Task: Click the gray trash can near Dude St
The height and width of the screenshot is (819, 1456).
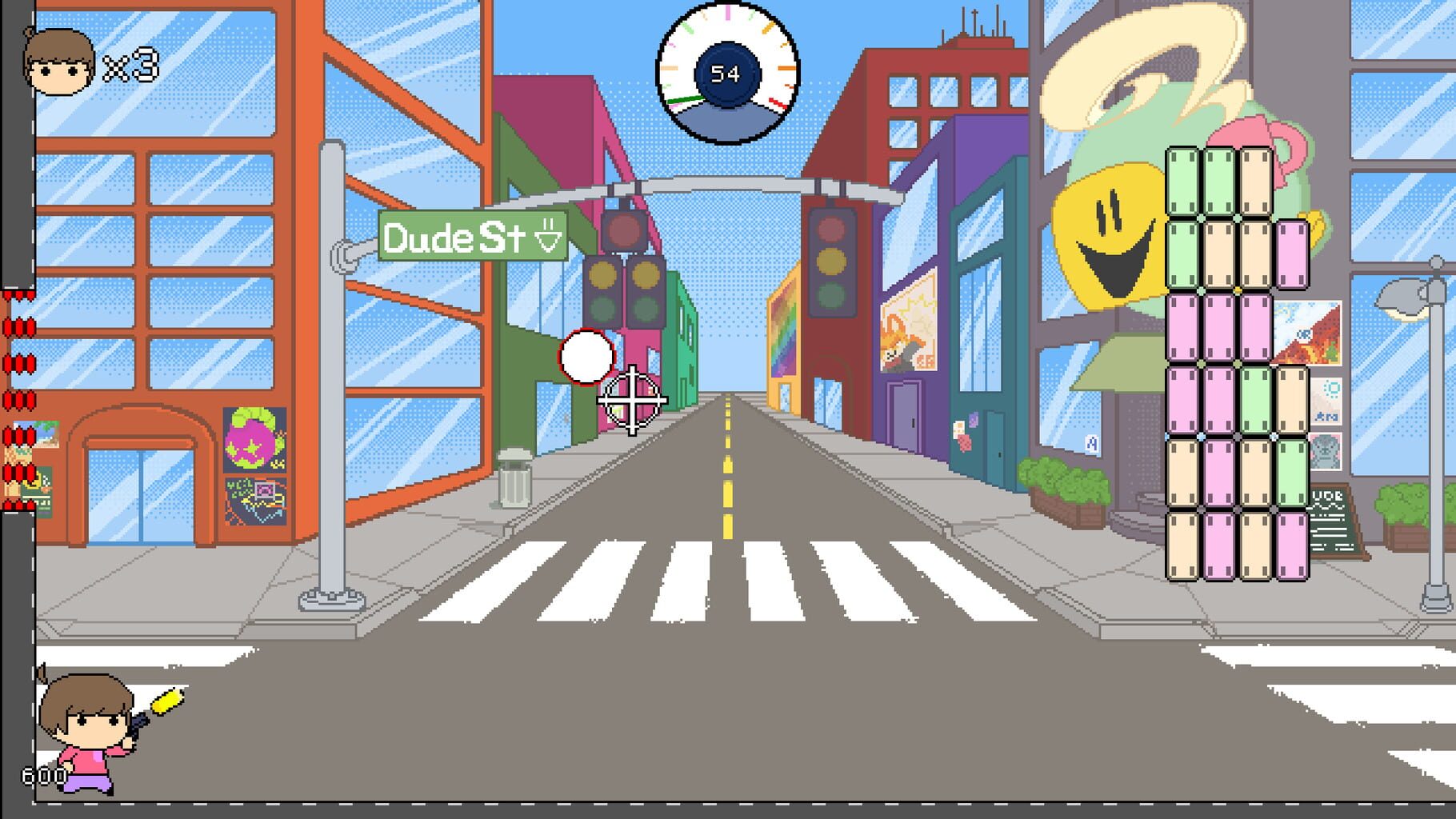Action: point(513,480)
